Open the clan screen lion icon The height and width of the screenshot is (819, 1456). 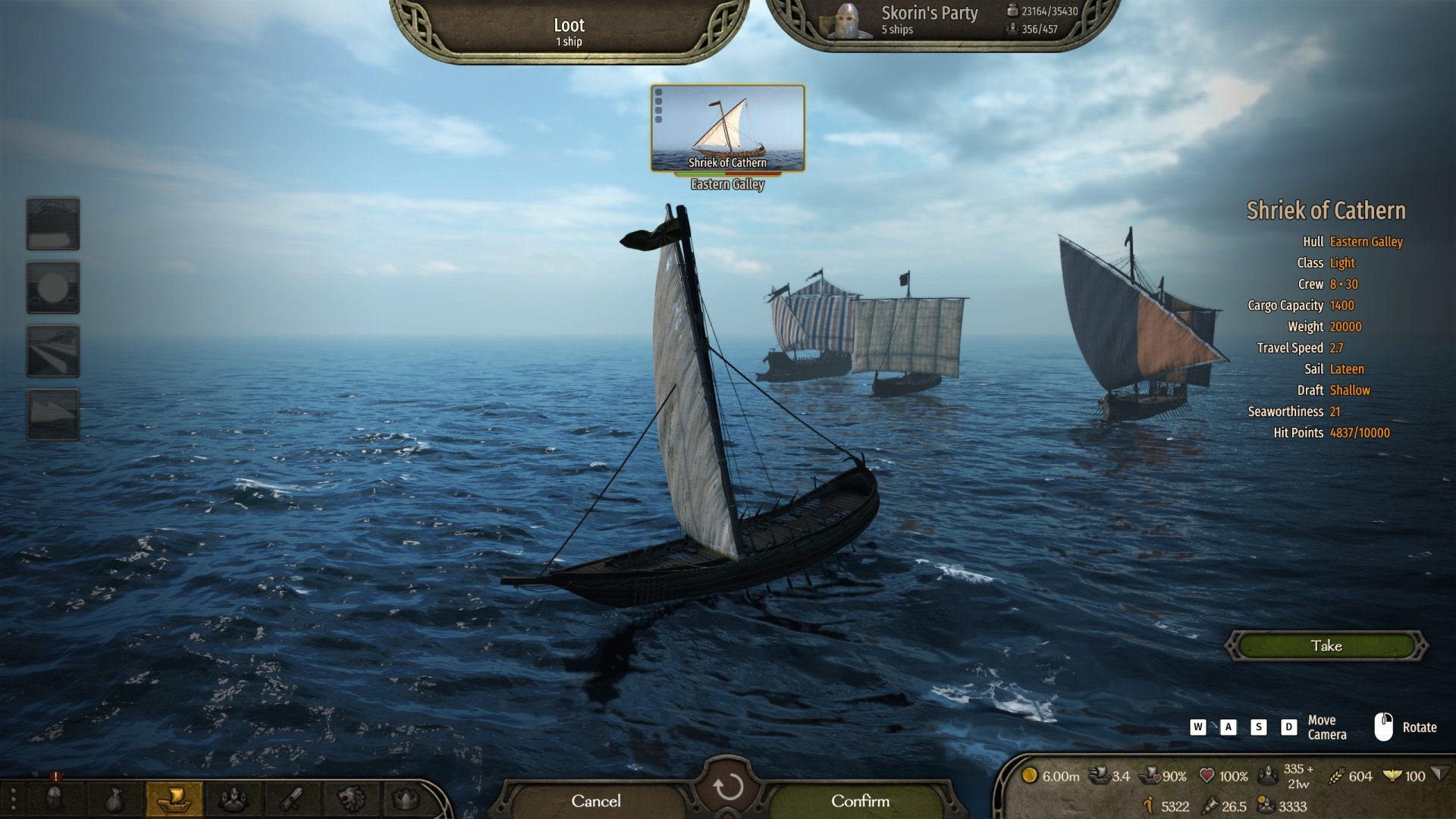(x=351, y=799)
